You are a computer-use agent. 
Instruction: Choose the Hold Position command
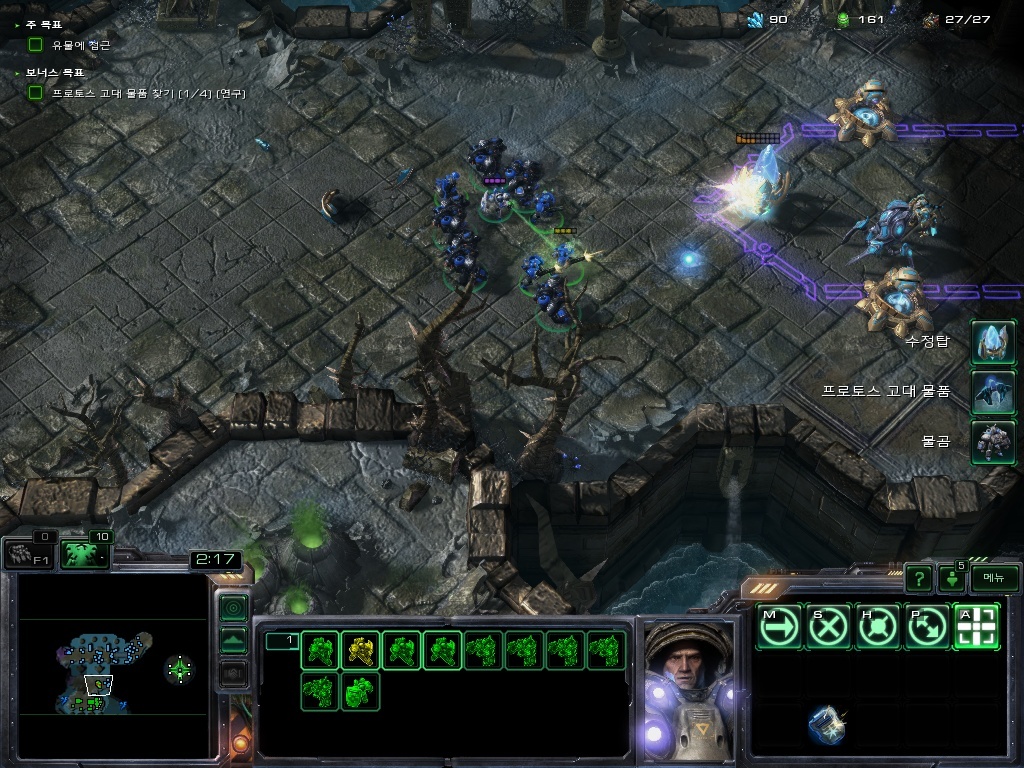click(x=878, y=627)
